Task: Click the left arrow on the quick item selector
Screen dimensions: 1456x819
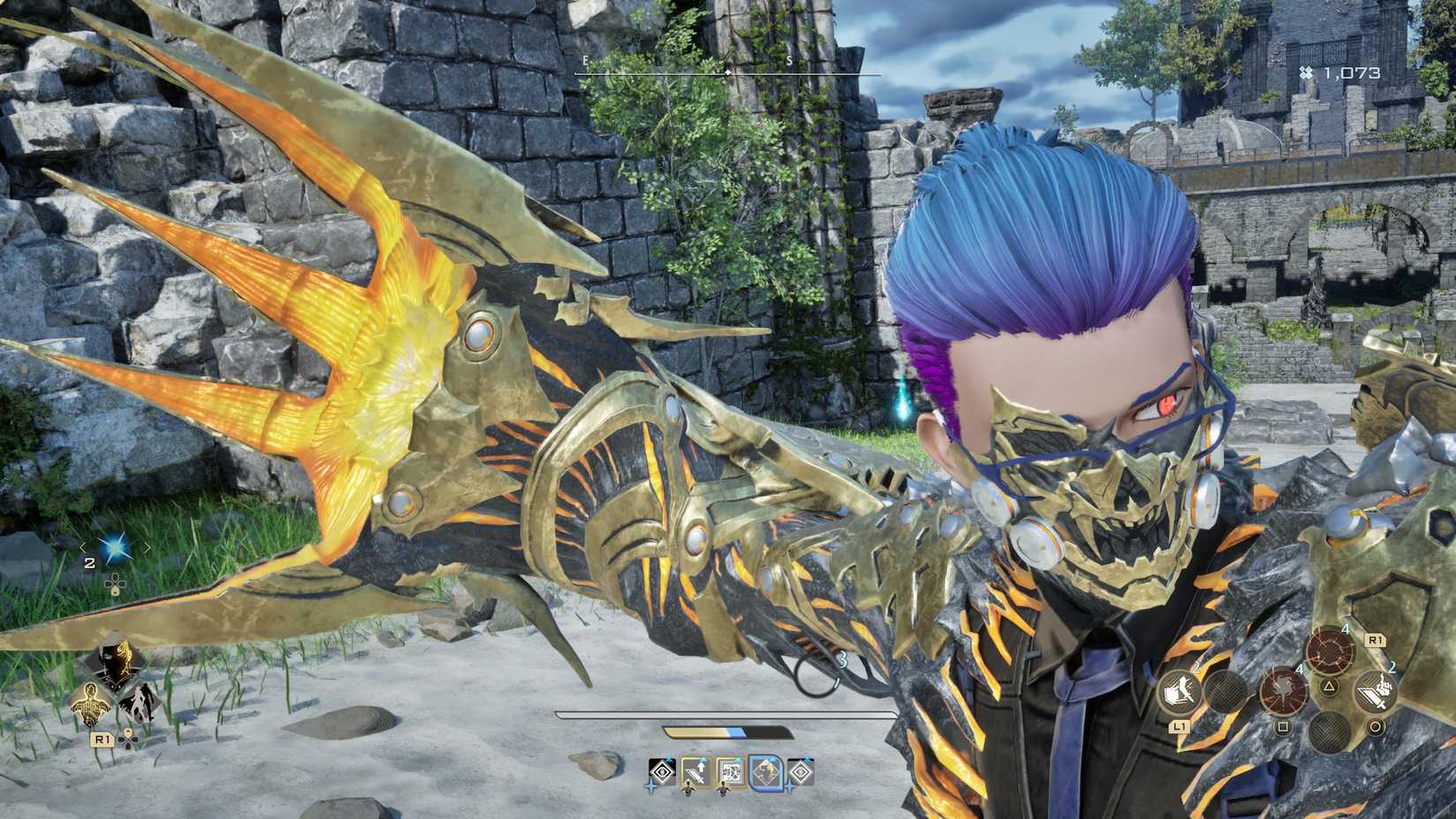Action: (x=81, y=546)
